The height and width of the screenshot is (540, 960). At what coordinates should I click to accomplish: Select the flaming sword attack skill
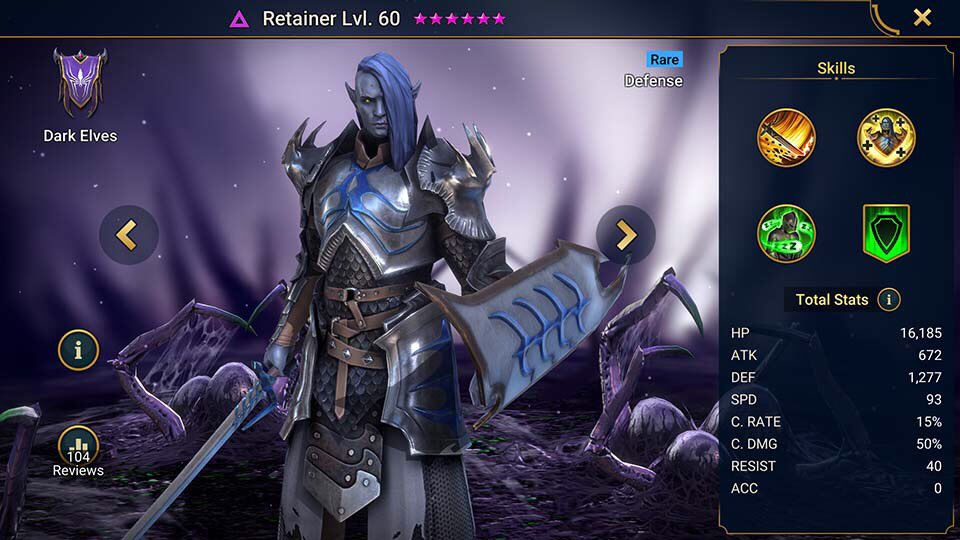pyautogui.click(x=786, y=138)
